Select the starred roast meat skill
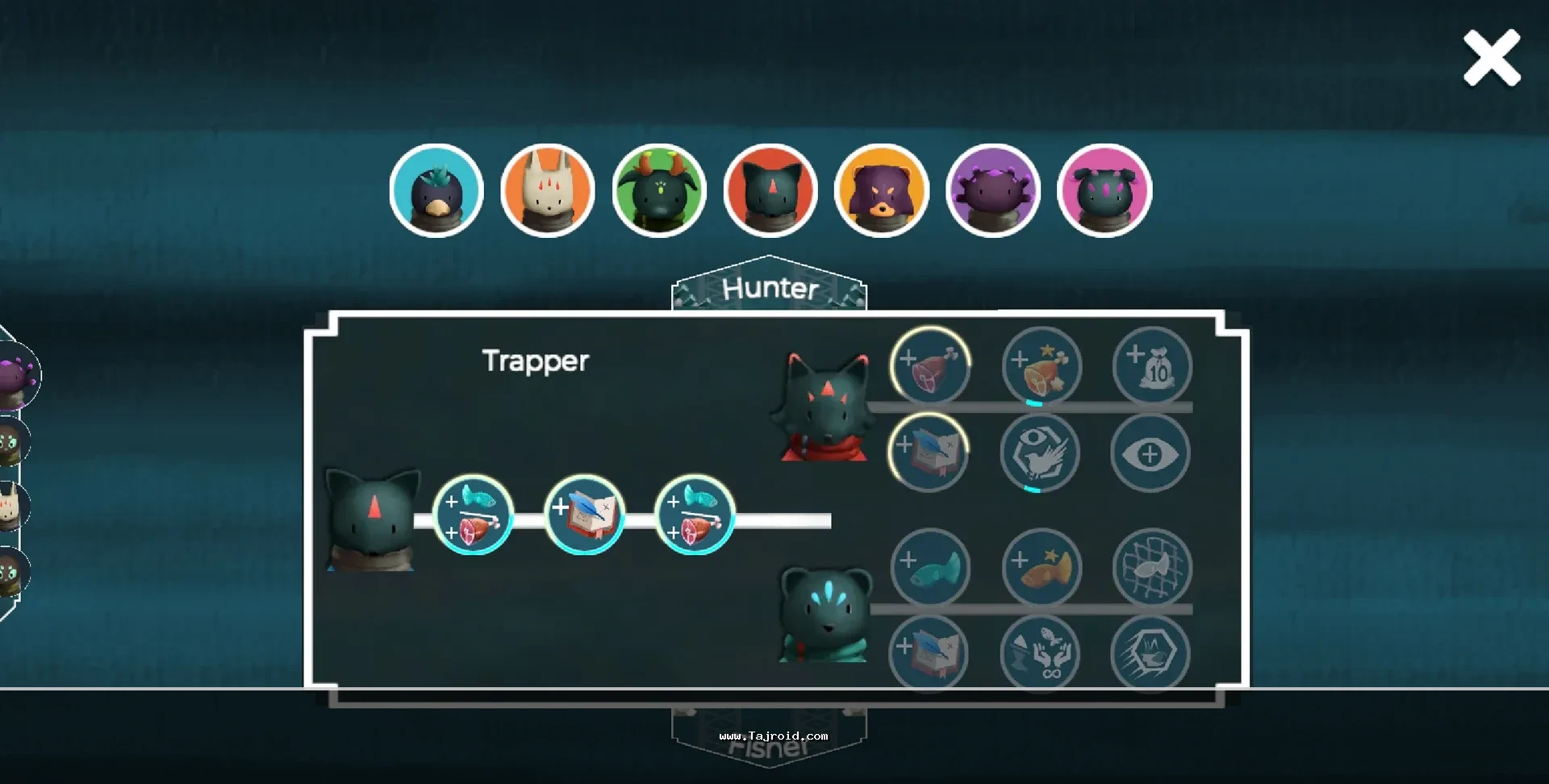Image resolution: width=1549 pixels, height=784 pixels. pos(1042,365)
